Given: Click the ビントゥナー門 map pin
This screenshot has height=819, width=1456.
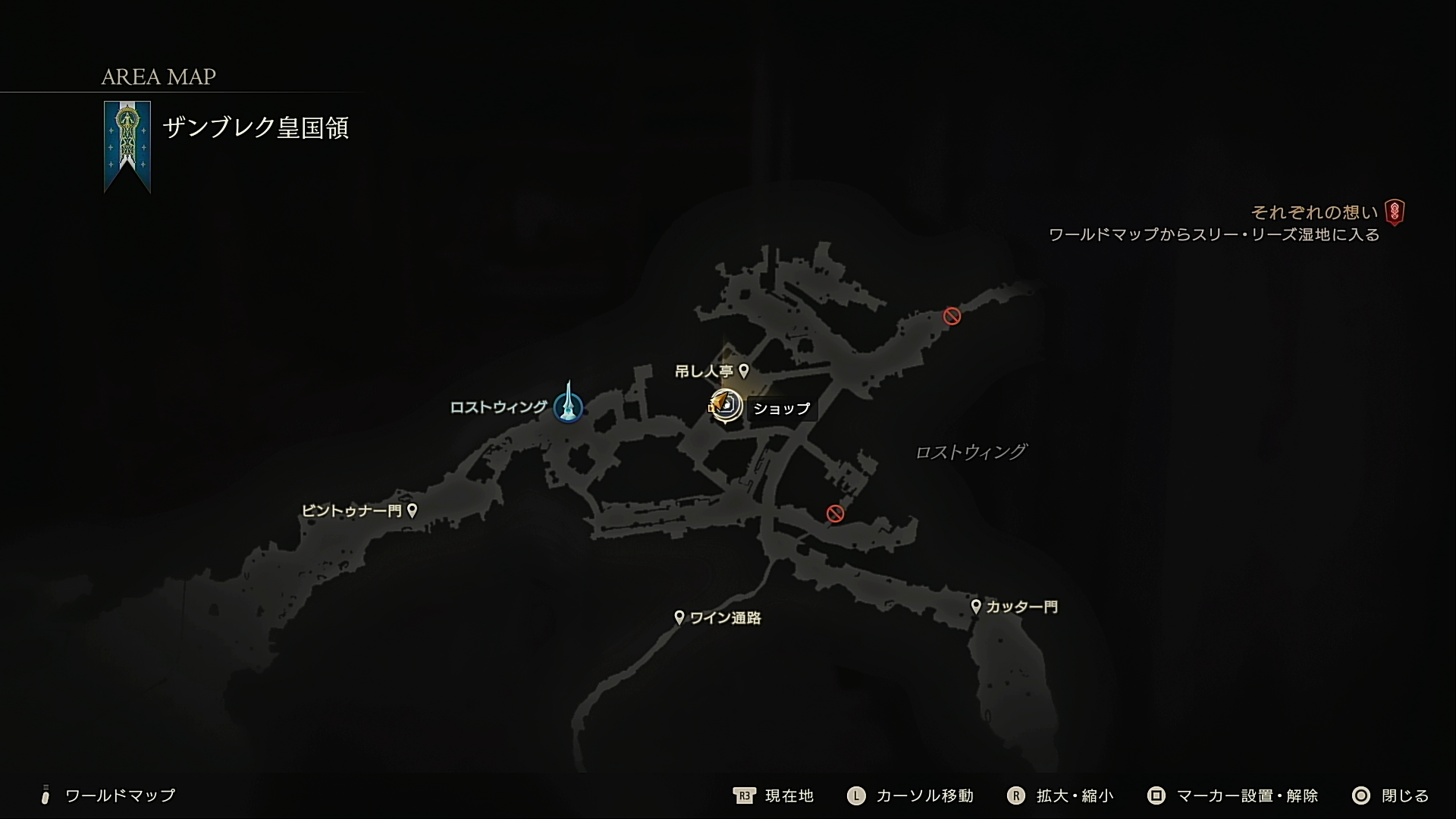Looking at the screenshot, I should (413, 510).
